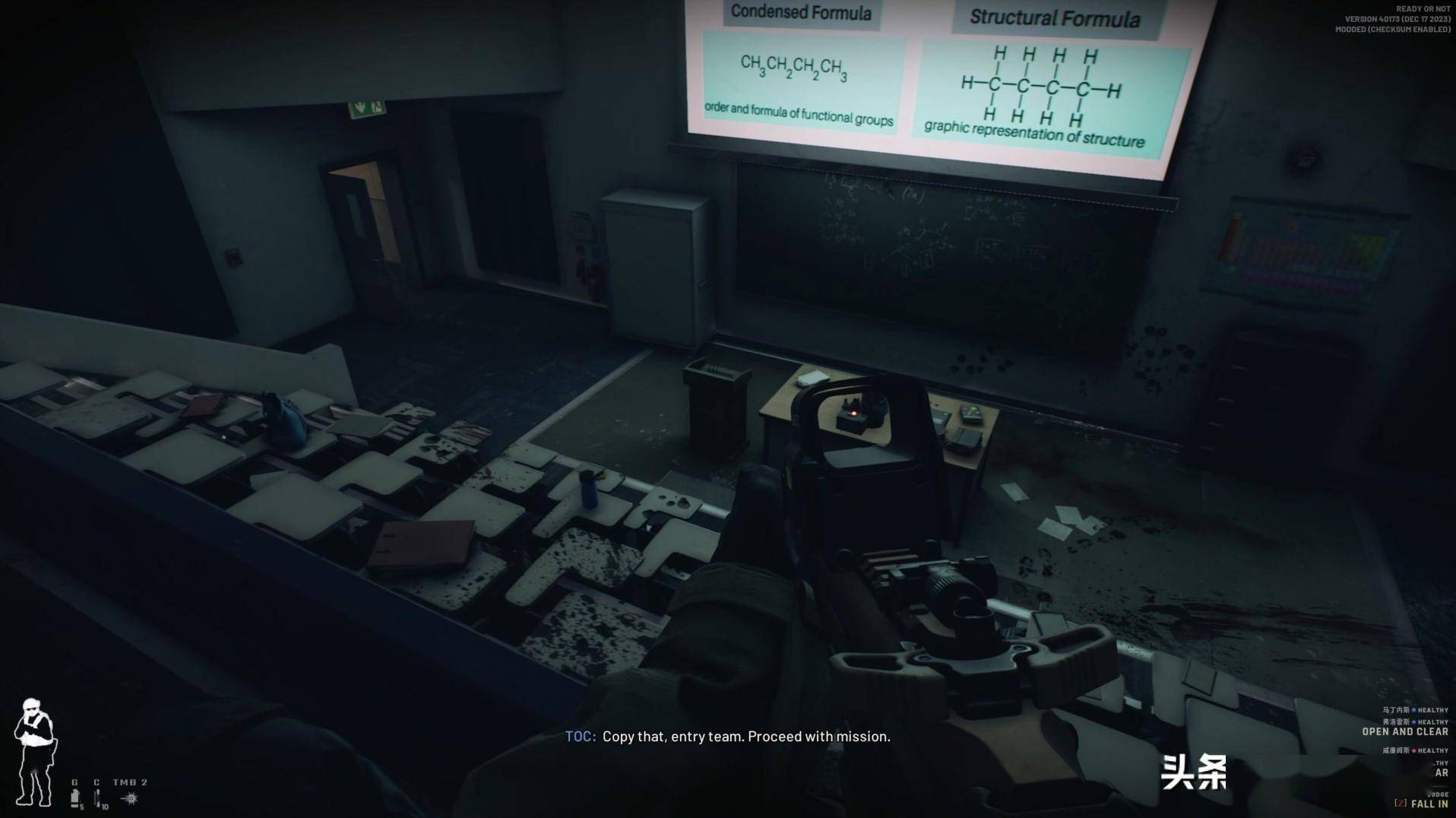This screenshot has width=1456, height=818.
Task: Select squad member 弗洛雷斯 in team list
Action: tap(1395, 722)
